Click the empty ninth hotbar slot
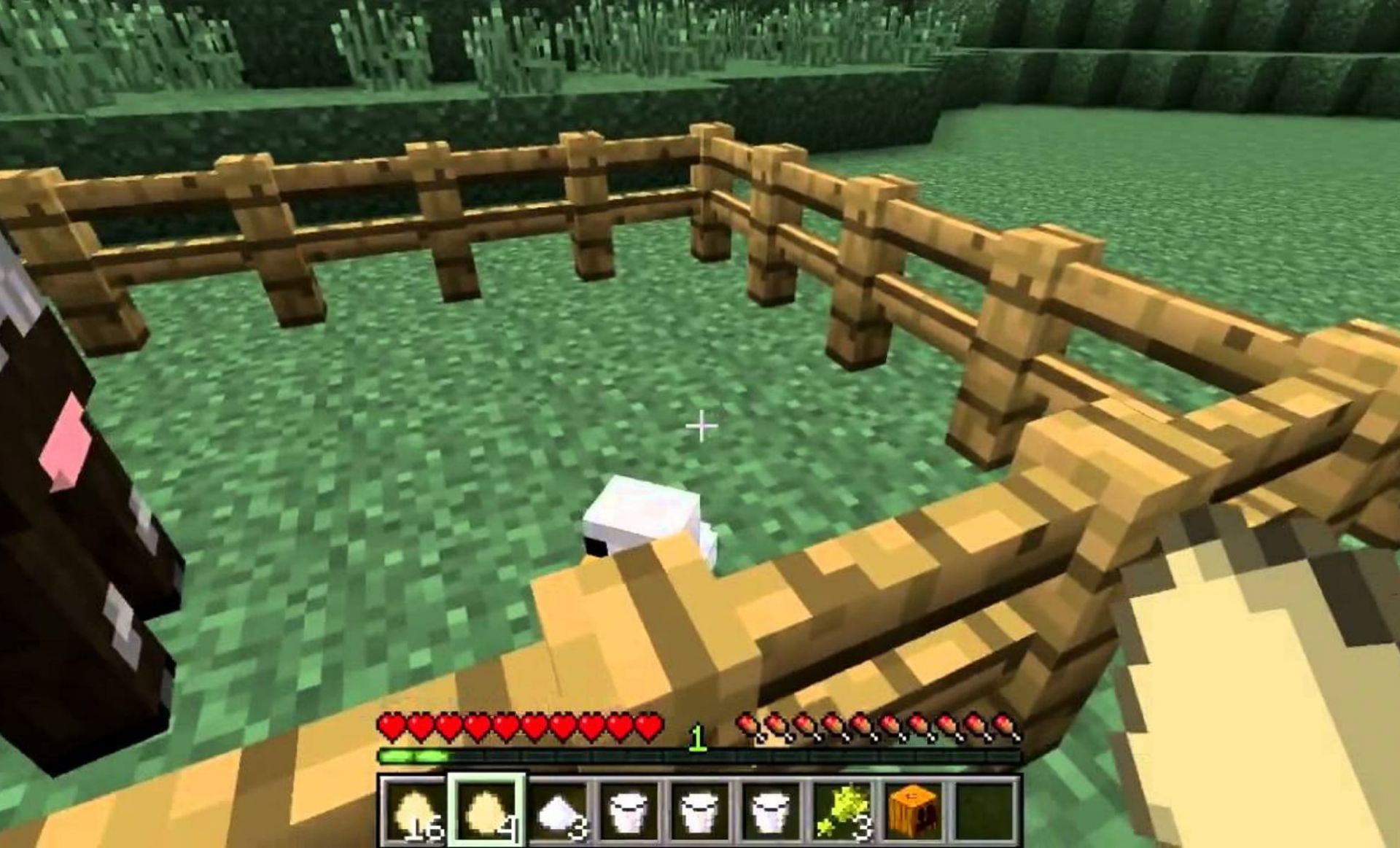Viewport: 1400px width, 848px height. 987,812
